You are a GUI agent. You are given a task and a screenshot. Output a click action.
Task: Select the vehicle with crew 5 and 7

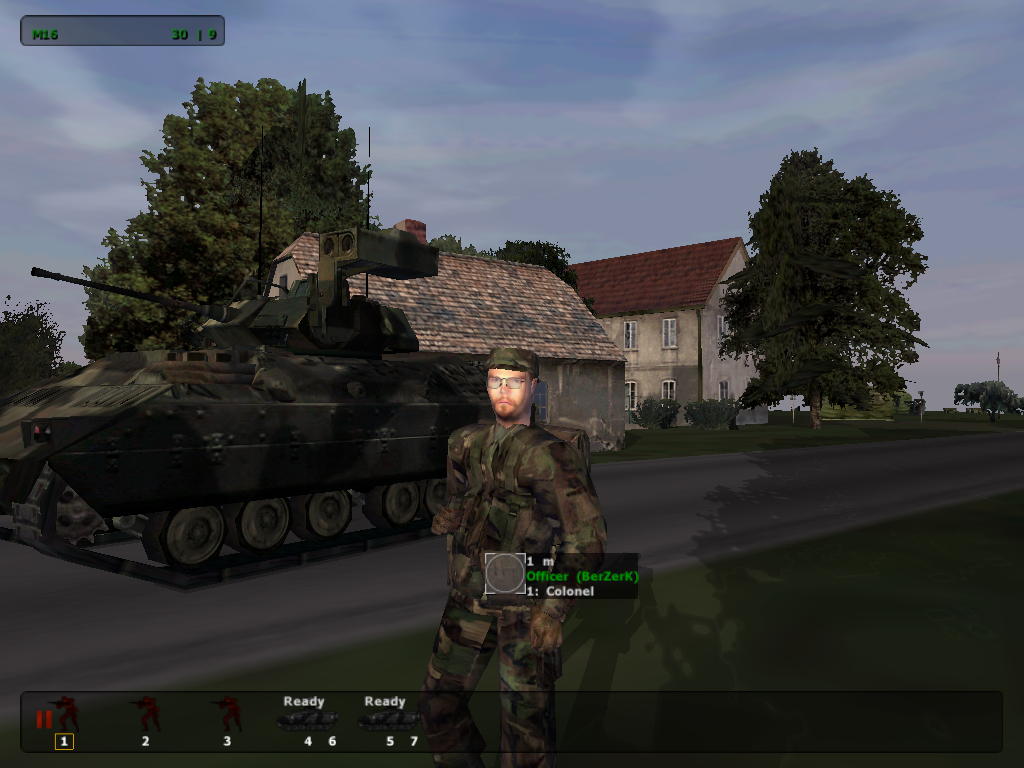[388, 720]
